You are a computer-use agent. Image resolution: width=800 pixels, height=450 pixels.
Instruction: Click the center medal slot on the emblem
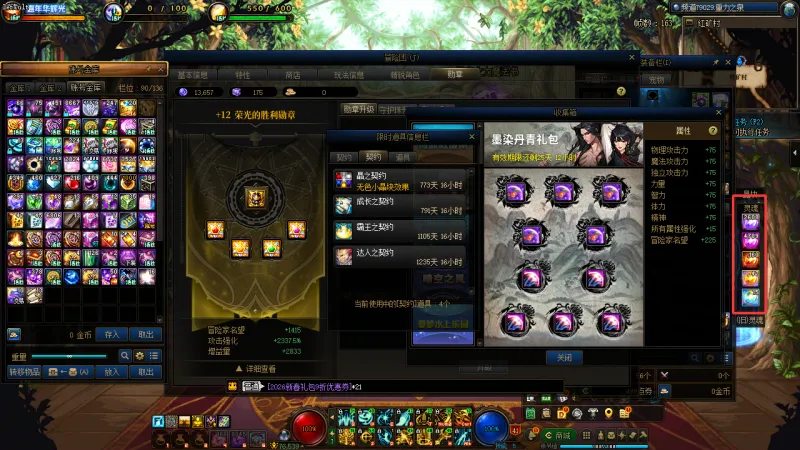click(x=254, y=196)
